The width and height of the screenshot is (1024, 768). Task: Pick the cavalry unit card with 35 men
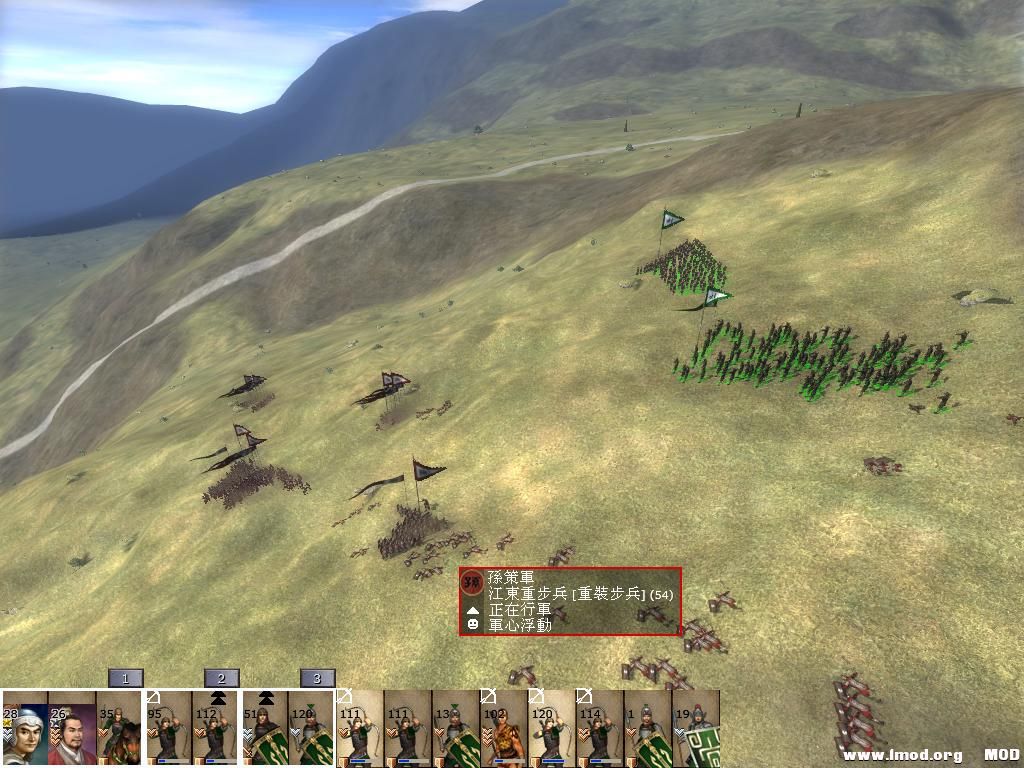pos(120,728)
